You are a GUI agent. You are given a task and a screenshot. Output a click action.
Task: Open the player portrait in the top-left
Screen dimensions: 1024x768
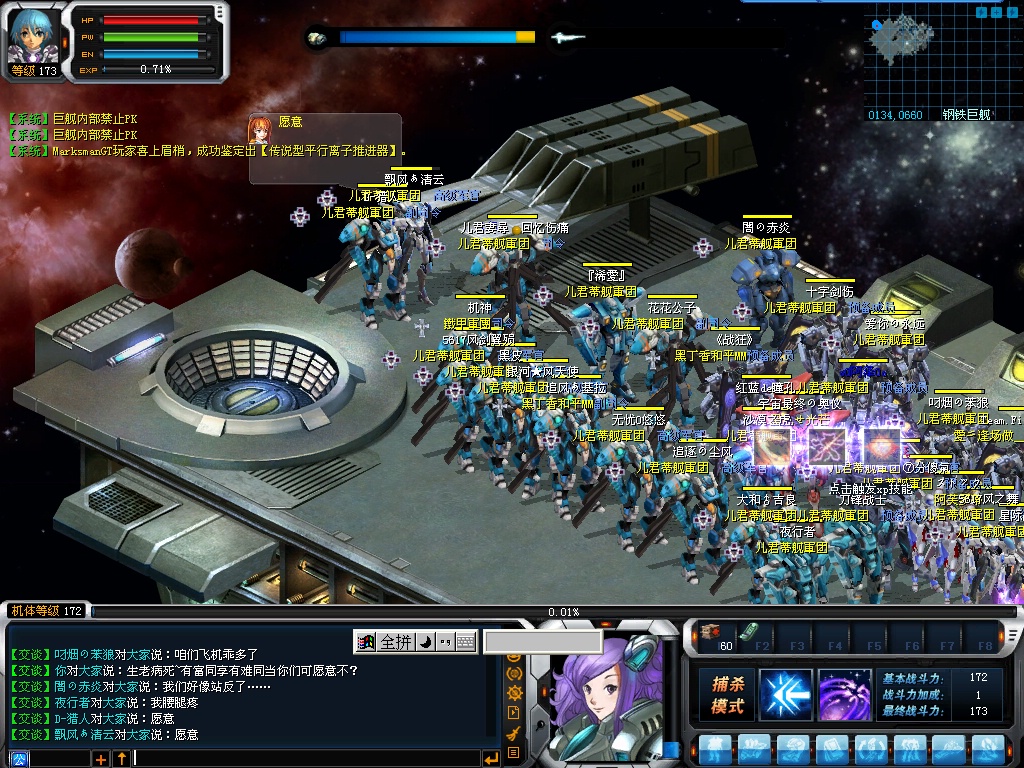coord(31,36)
